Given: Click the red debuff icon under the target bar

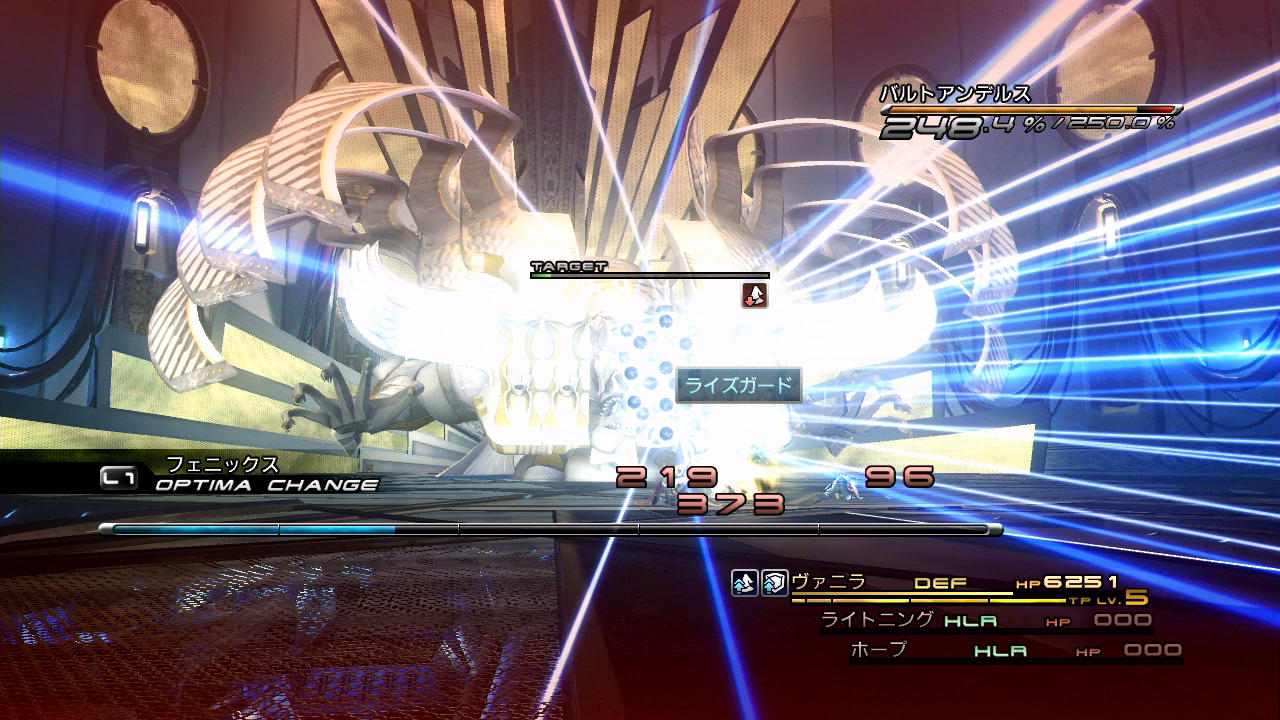Looking at the screenshot, I should click(755, 295).
